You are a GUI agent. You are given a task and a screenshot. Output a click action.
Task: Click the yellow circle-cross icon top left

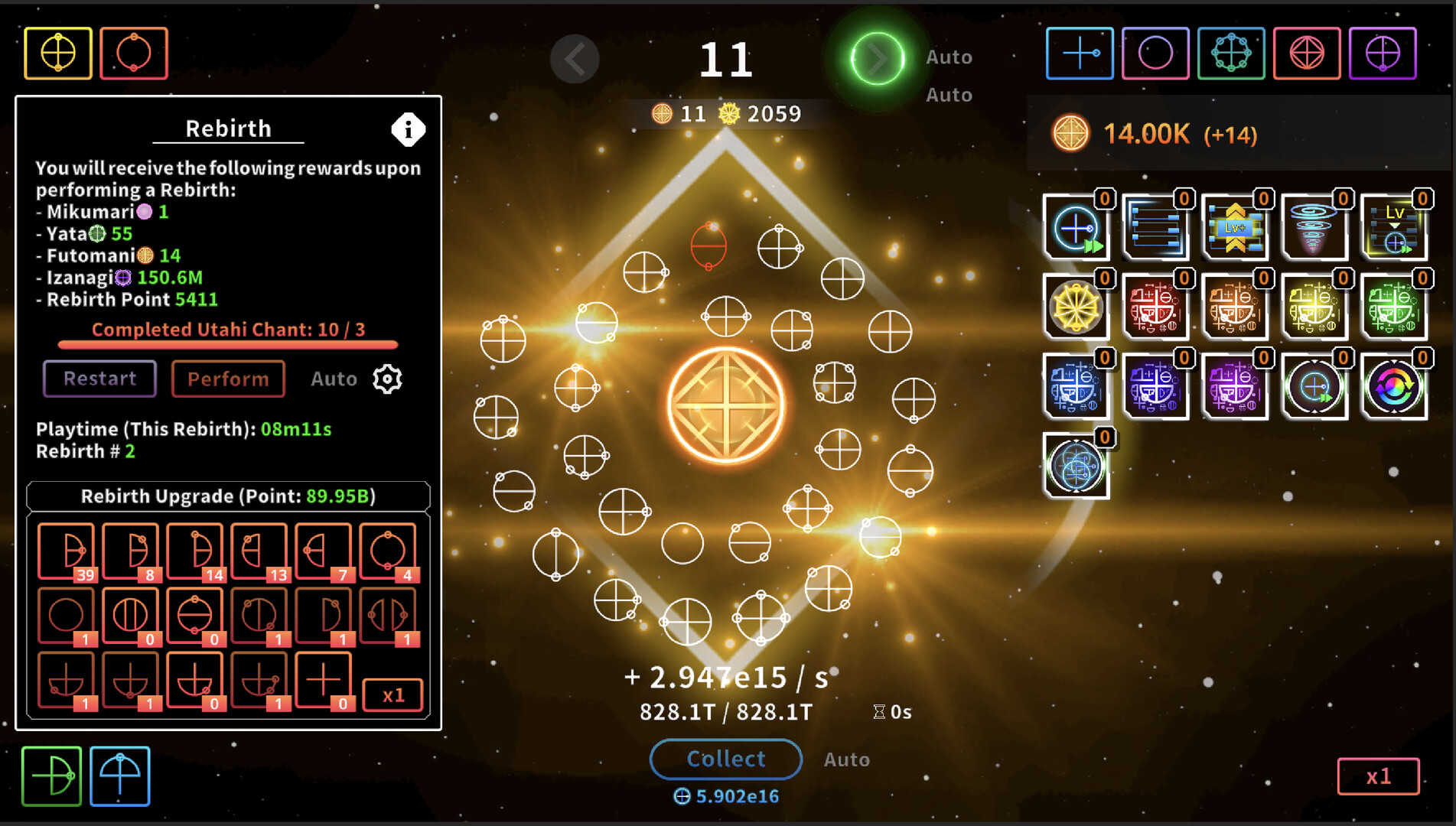(57, 53)
